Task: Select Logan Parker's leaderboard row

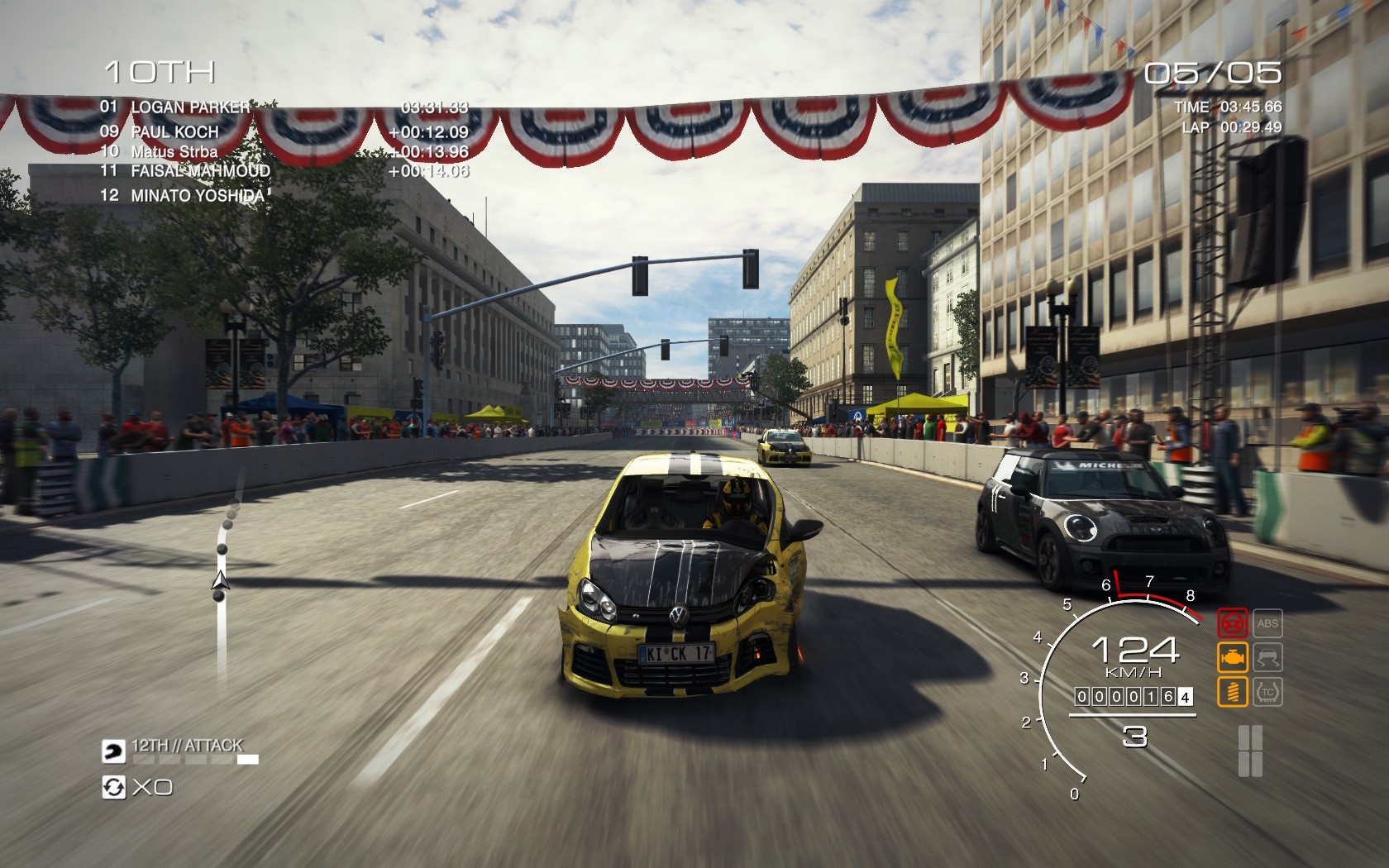Action: point(190,107)
